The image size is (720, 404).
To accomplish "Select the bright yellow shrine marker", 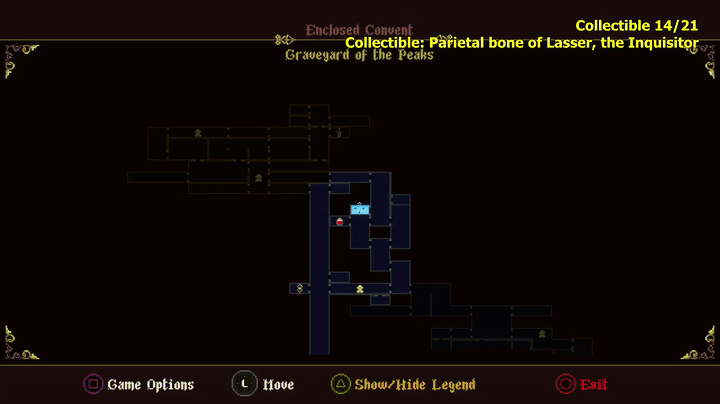I will (360, 289).
